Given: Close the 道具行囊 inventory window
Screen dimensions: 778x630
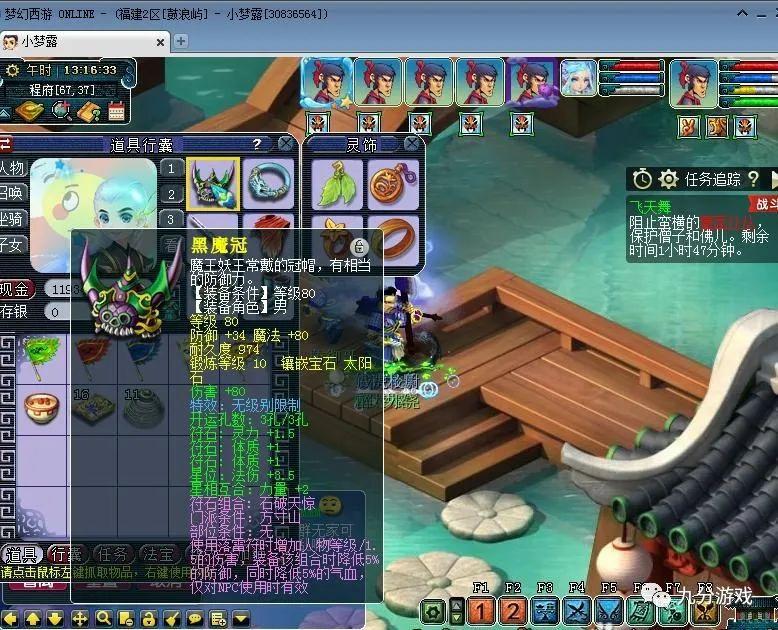Looking at the screenshot, I should pyautogui.click(x=285, y=144).
